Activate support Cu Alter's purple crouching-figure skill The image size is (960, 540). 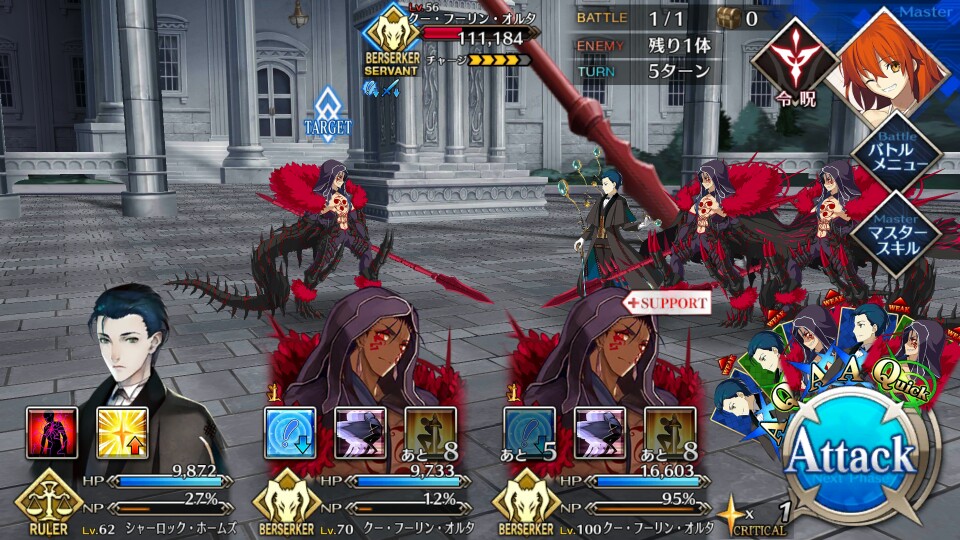[600, 433]
